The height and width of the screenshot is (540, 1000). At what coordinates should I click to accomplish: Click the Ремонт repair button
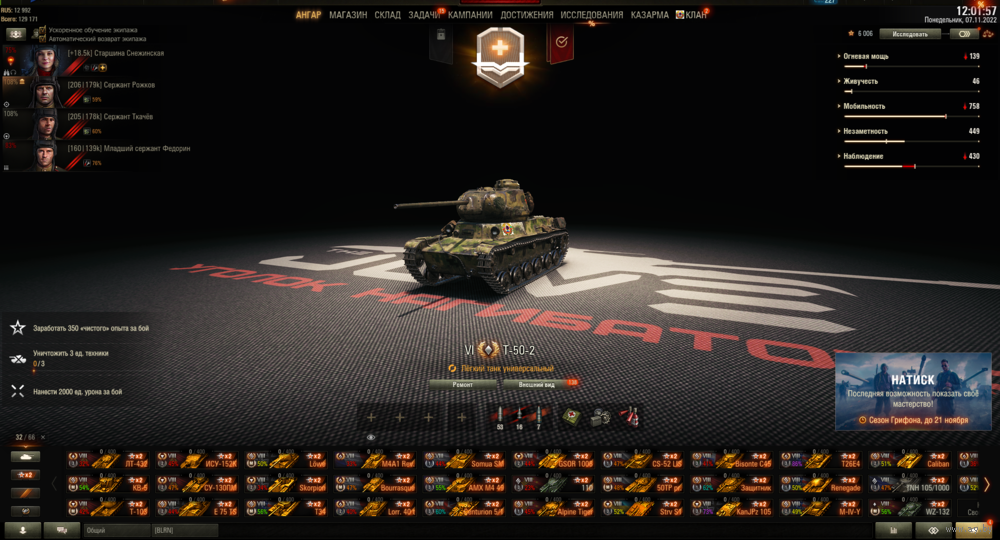pos(463,384)
